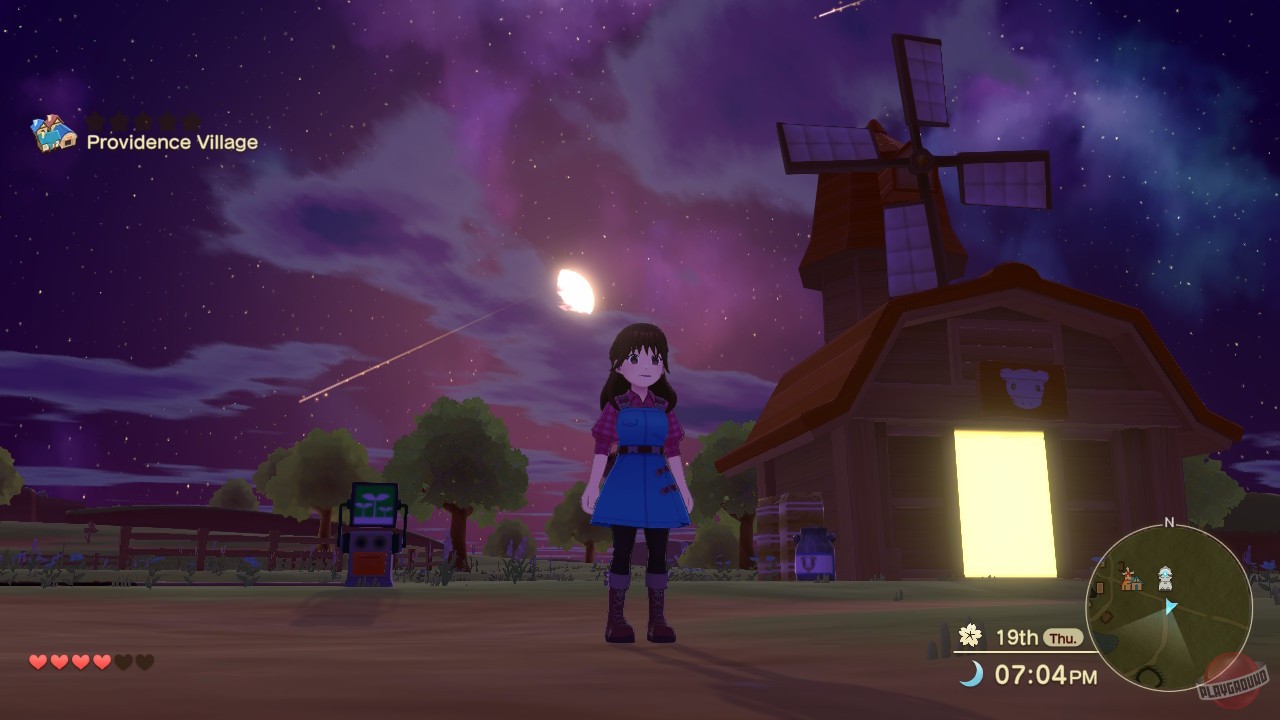Select the villager portrait marker on the minimap
Image resolution: width=1280 pixels, height=720 pixels.
point(1165,578)
